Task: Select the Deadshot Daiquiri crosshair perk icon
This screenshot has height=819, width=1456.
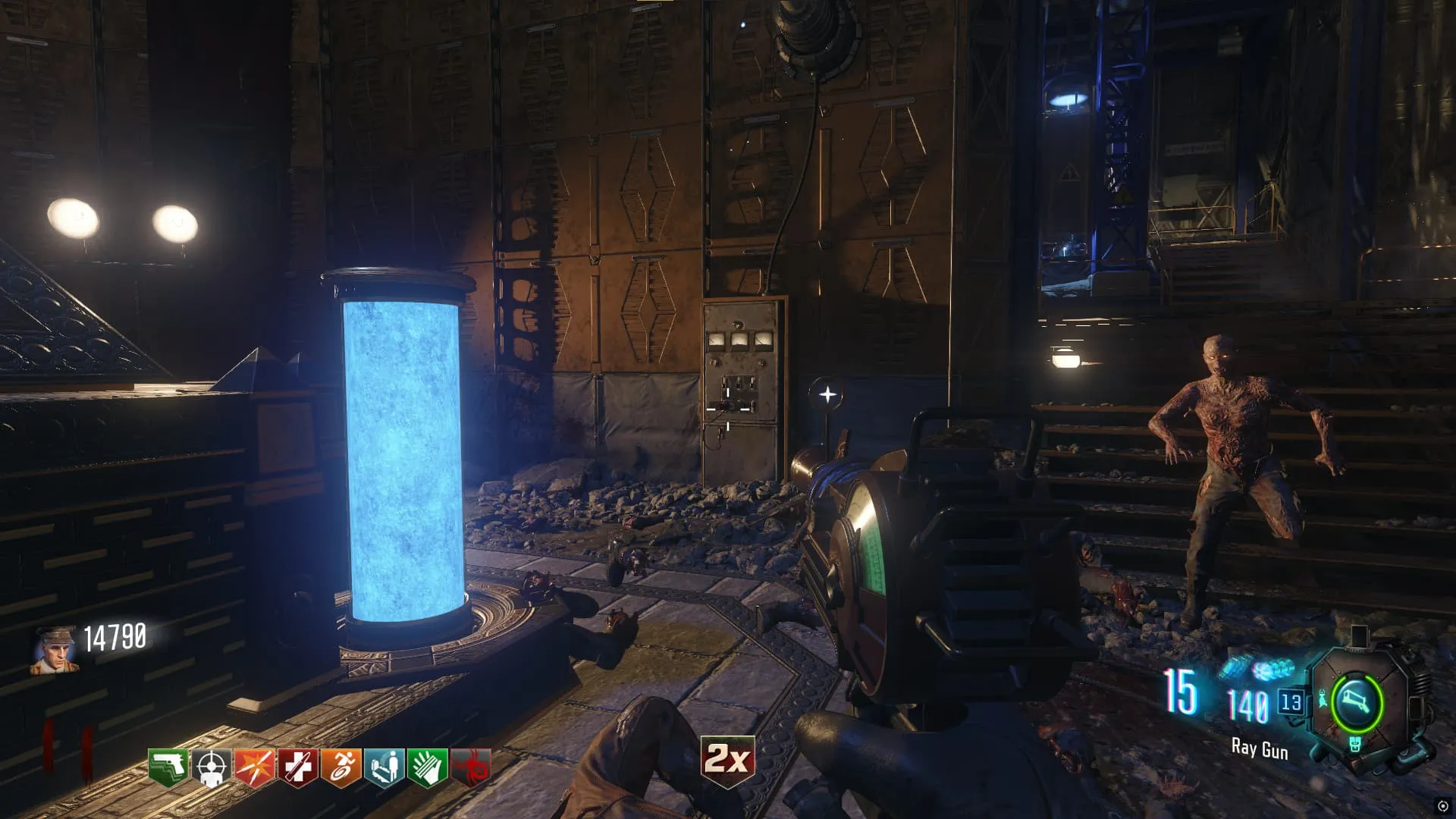Action: 212,768
